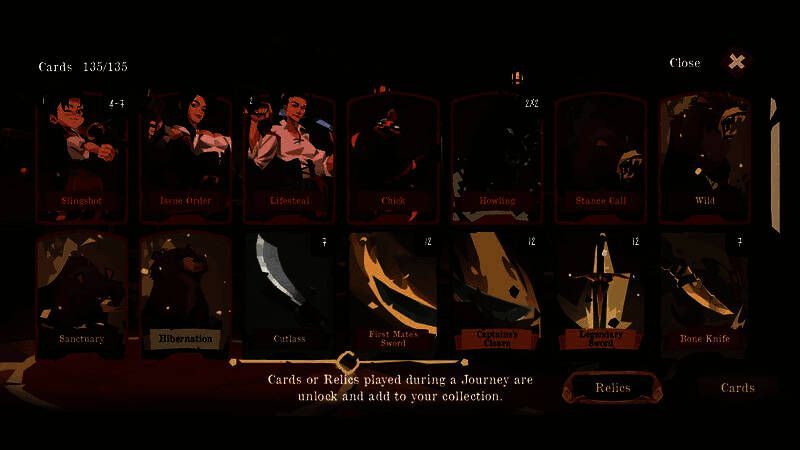Select the Captain's Cleave card
This screenshot has height=450, width=800.
click(x=497, y=292)
